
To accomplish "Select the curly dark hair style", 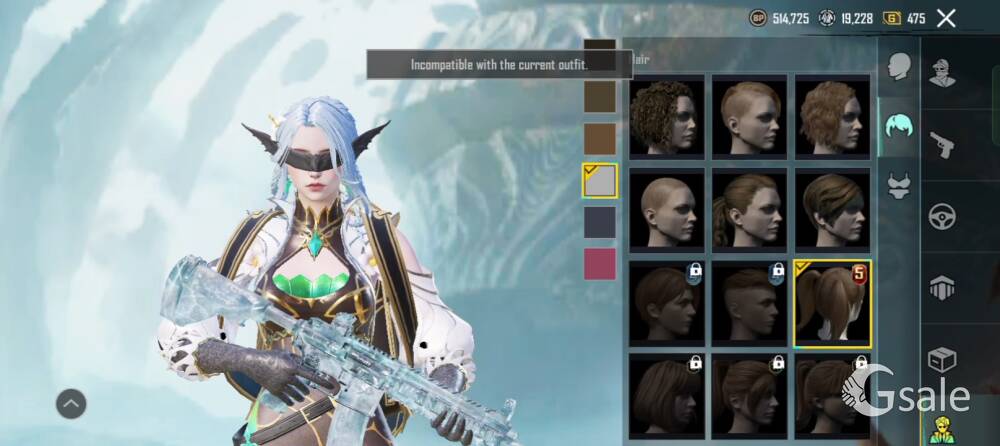I will click(x=666, y=115).
